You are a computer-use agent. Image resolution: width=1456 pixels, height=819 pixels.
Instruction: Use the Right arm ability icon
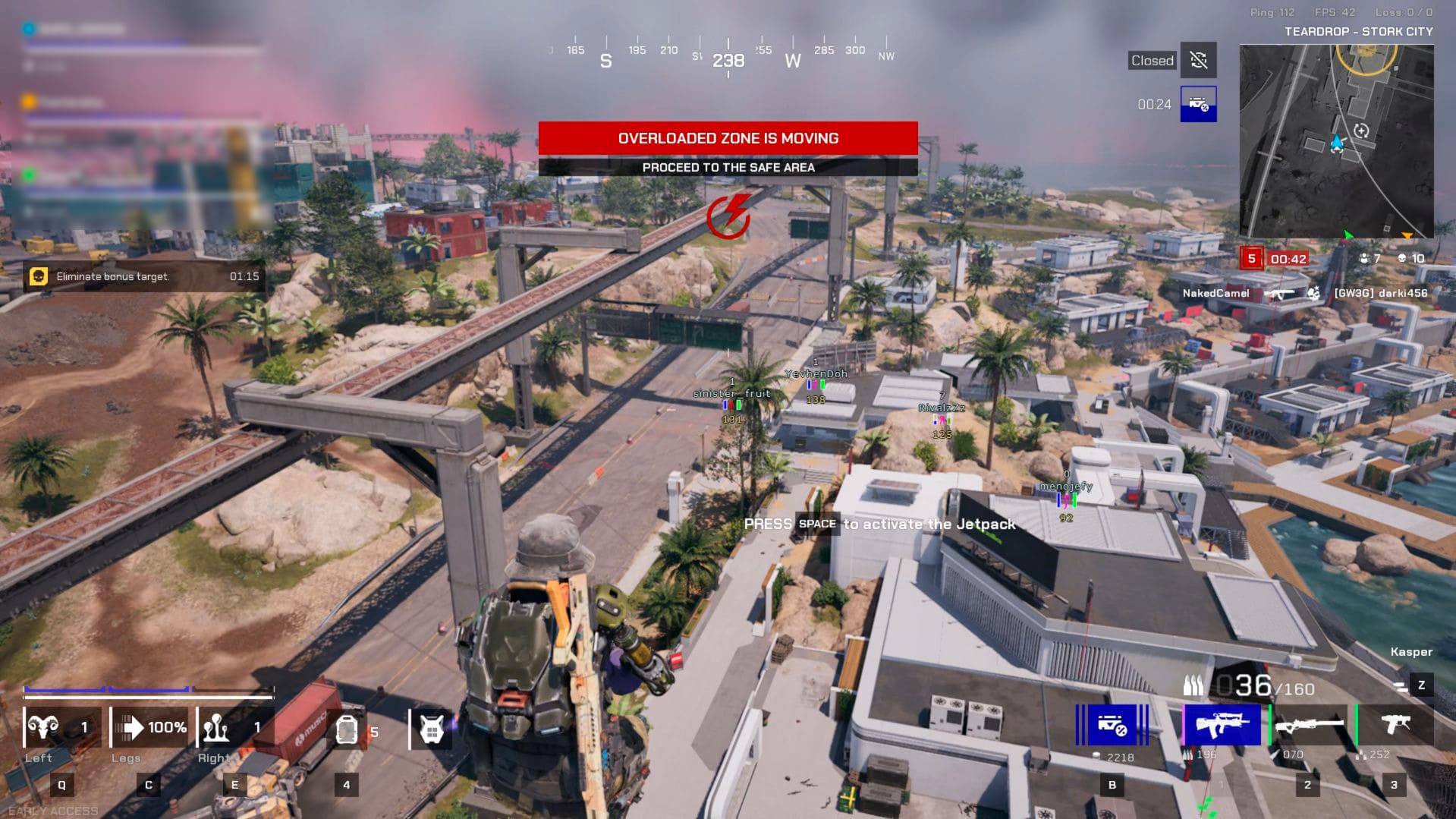coord(219,728)
